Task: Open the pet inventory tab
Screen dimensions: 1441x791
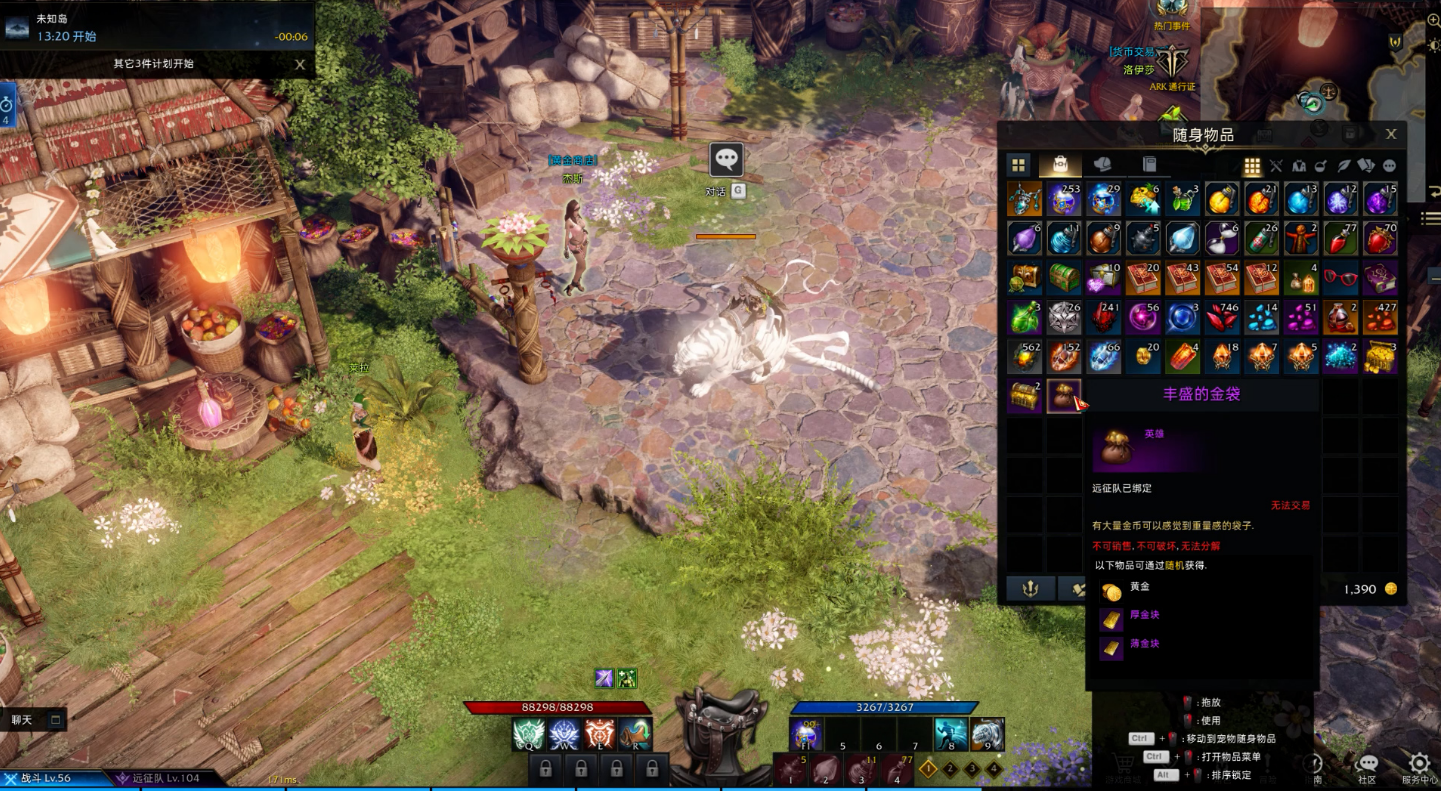Action: point(1103,165)
